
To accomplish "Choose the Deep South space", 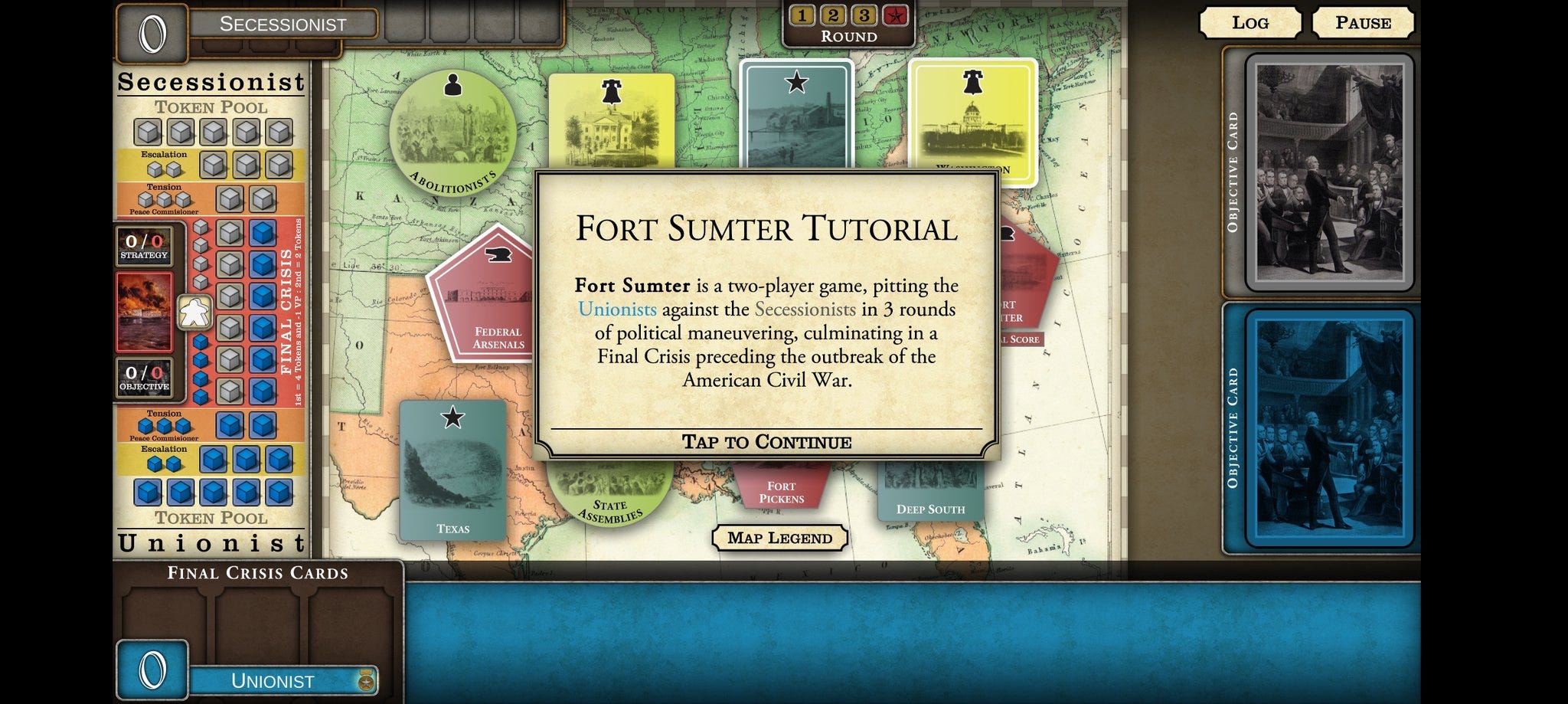I will 929,495.
